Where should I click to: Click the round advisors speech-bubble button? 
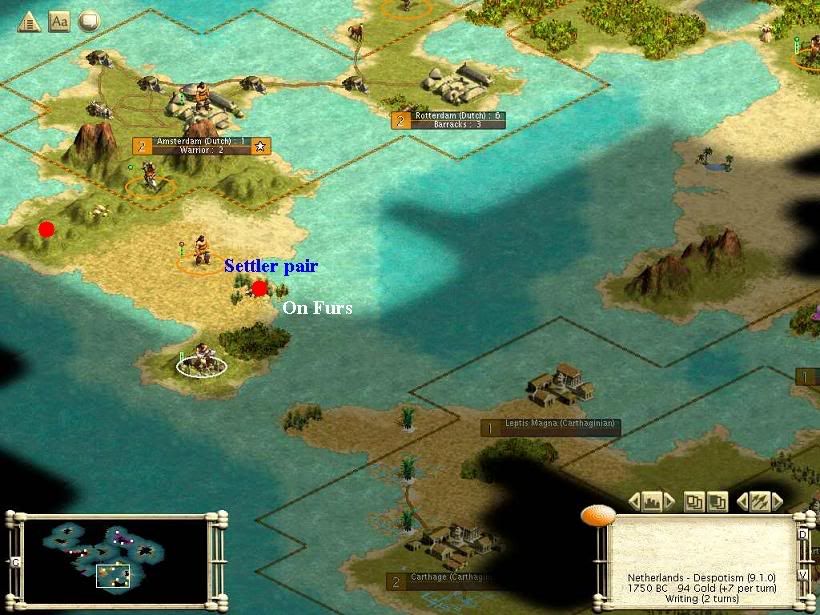pyautogui.click(x=89, y=21)
